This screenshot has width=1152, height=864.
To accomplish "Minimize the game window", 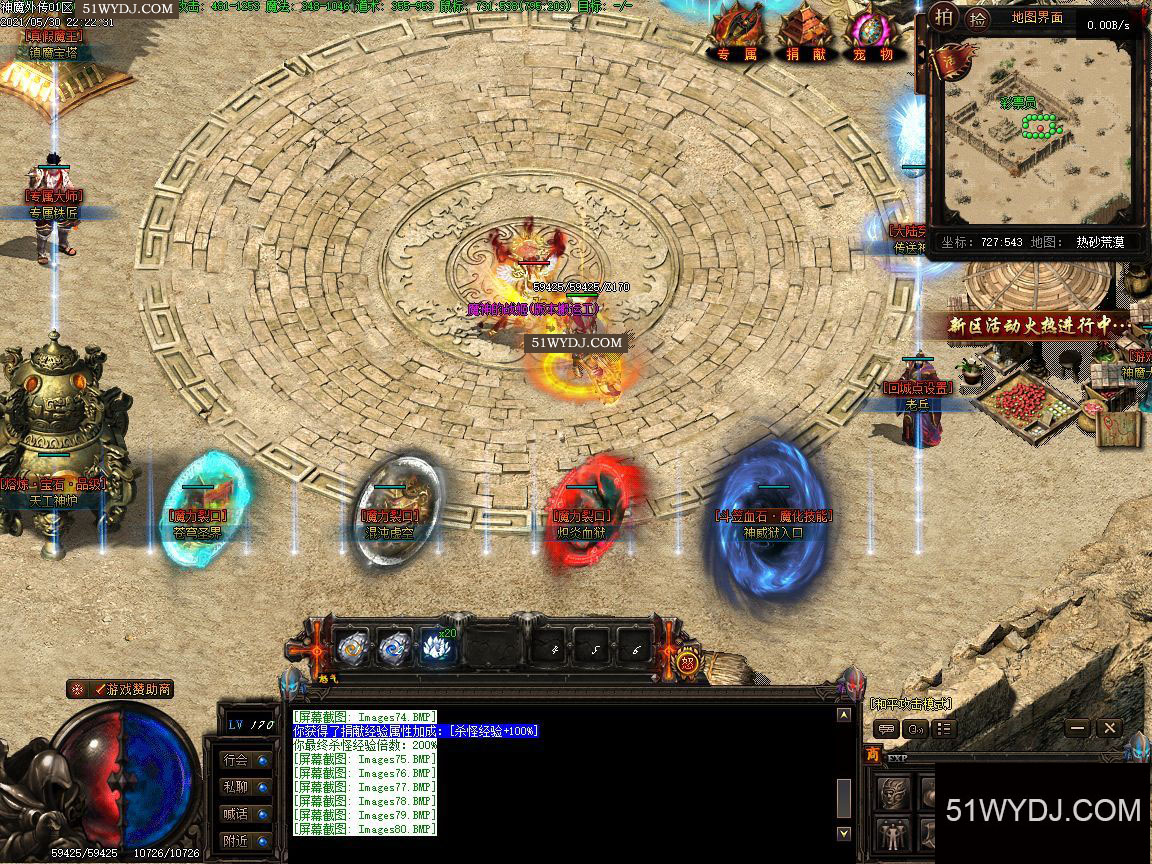I will point(1077,729).
